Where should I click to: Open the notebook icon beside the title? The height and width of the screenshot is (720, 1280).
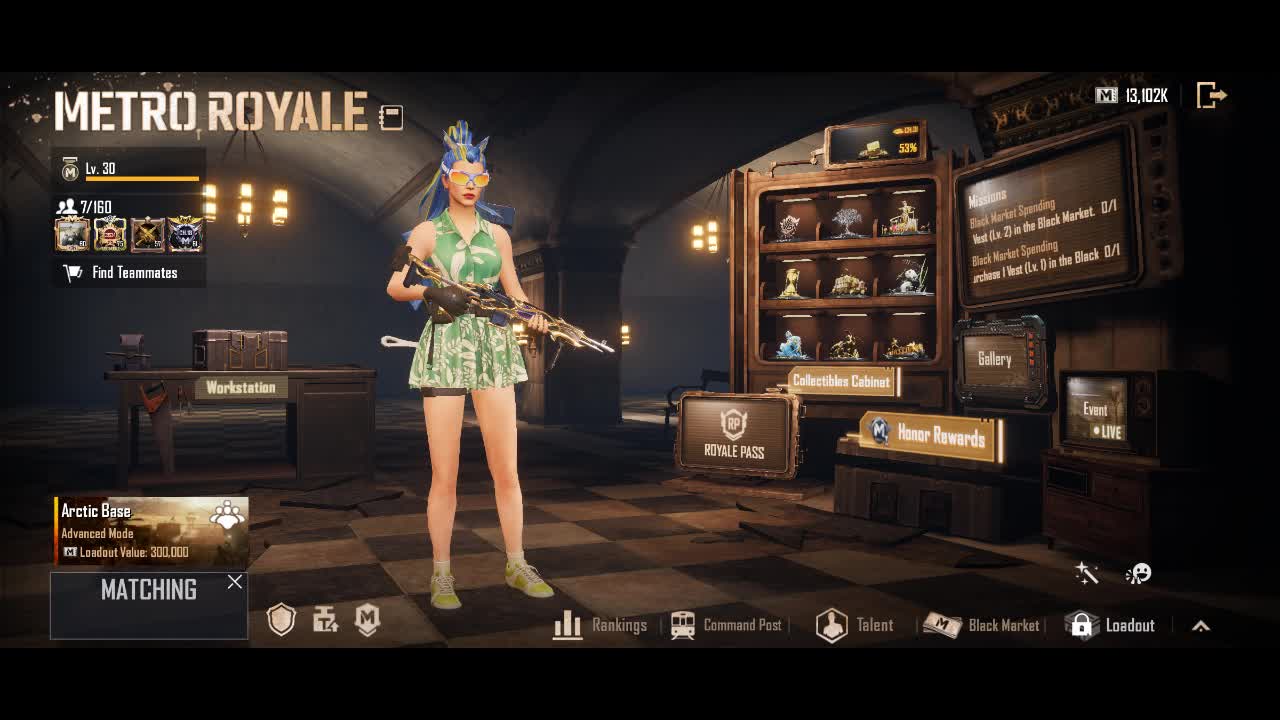[x=391, y=118]
